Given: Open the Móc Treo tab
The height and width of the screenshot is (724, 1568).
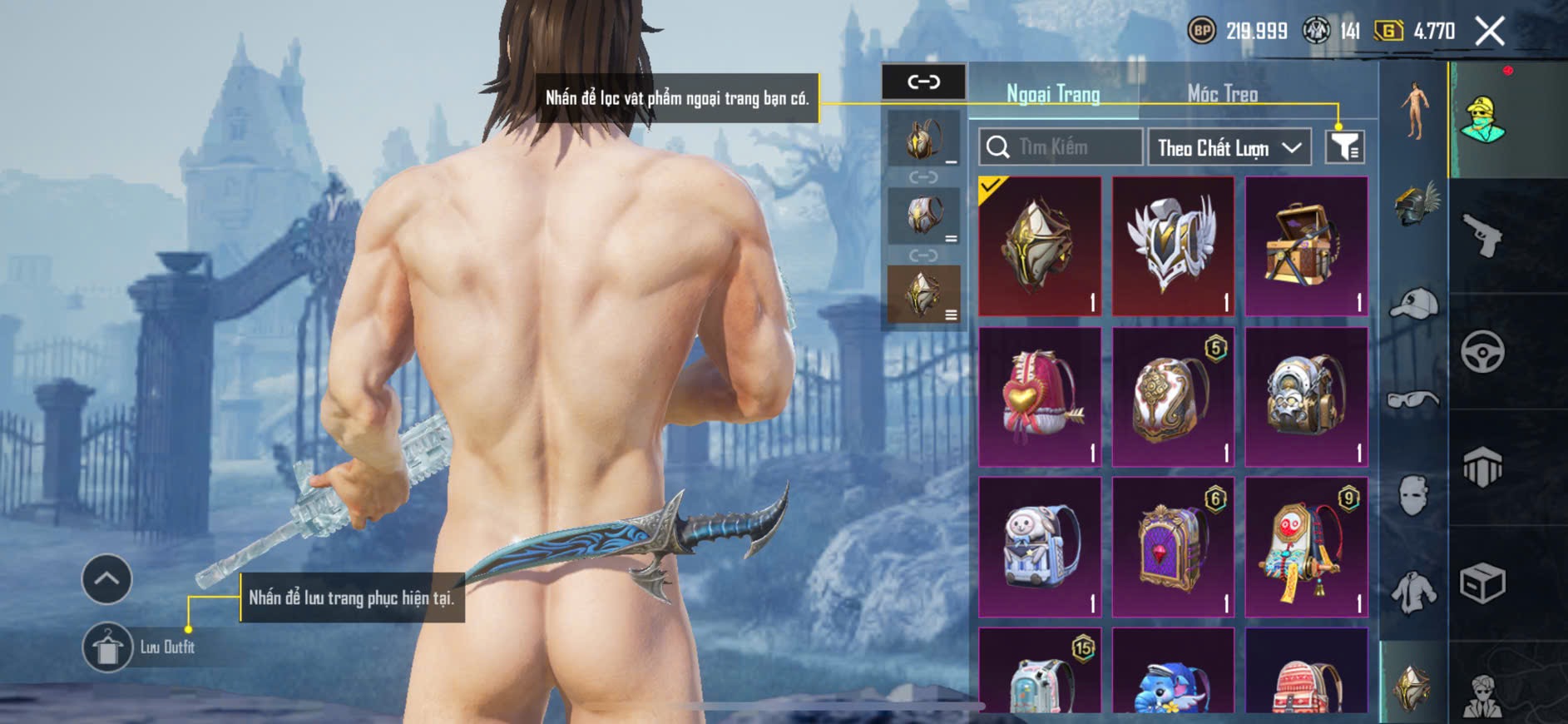Looking at the screenshot, I should [1222, 94].
